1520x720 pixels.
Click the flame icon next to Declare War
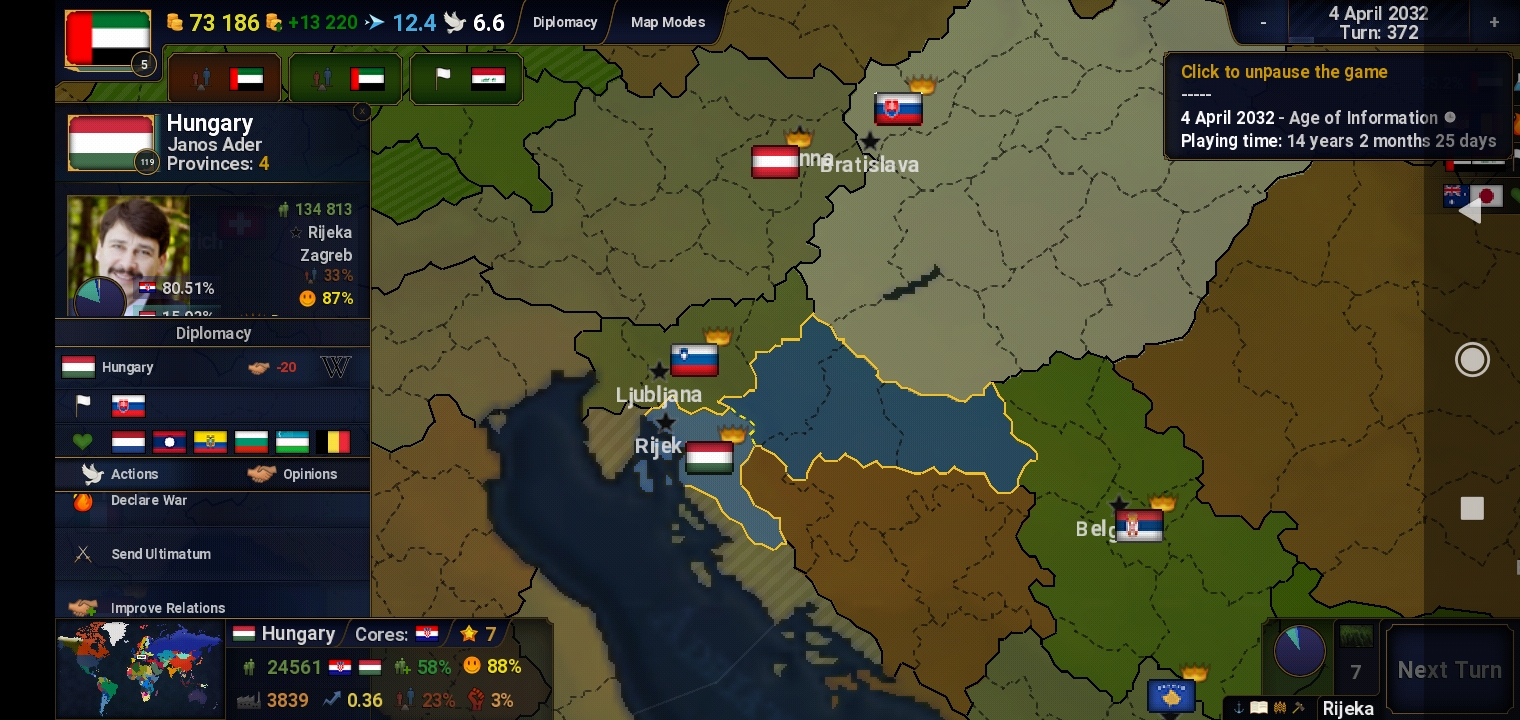83,500
